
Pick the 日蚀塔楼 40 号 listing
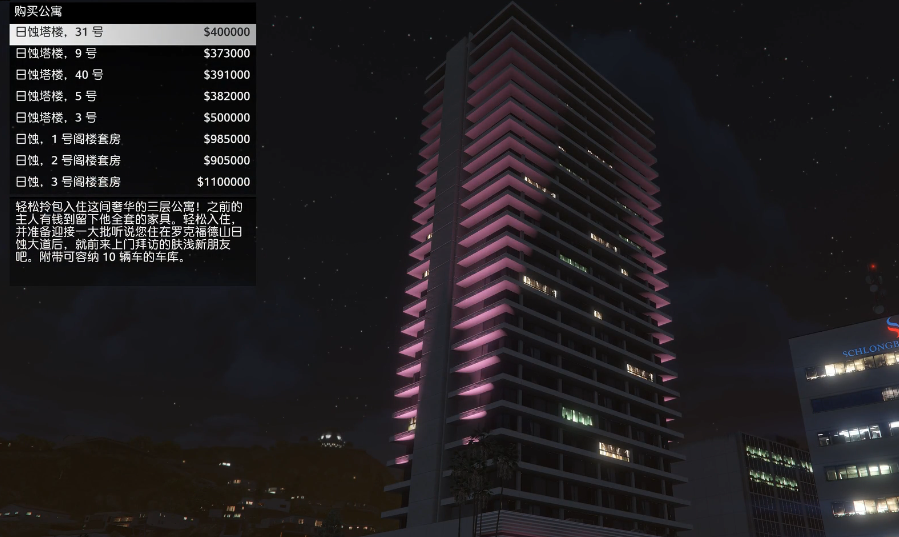pos(132,75)
